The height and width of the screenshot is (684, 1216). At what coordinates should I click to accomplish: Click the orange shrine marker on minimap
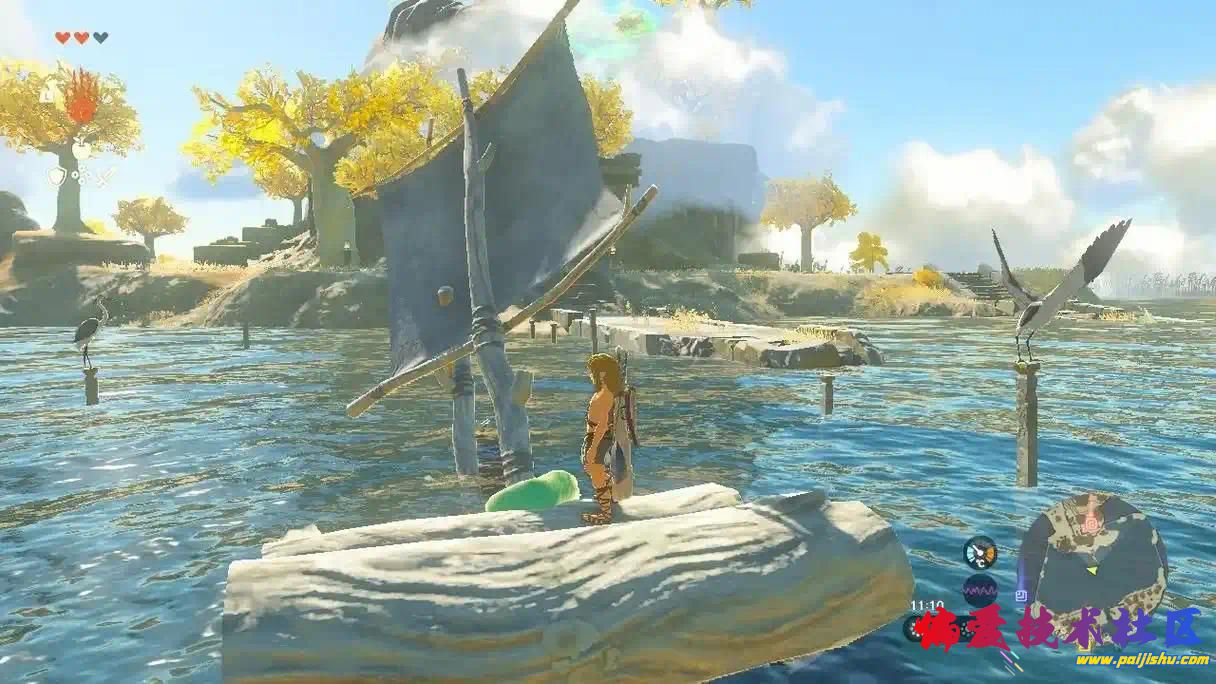coord(1090,522)
